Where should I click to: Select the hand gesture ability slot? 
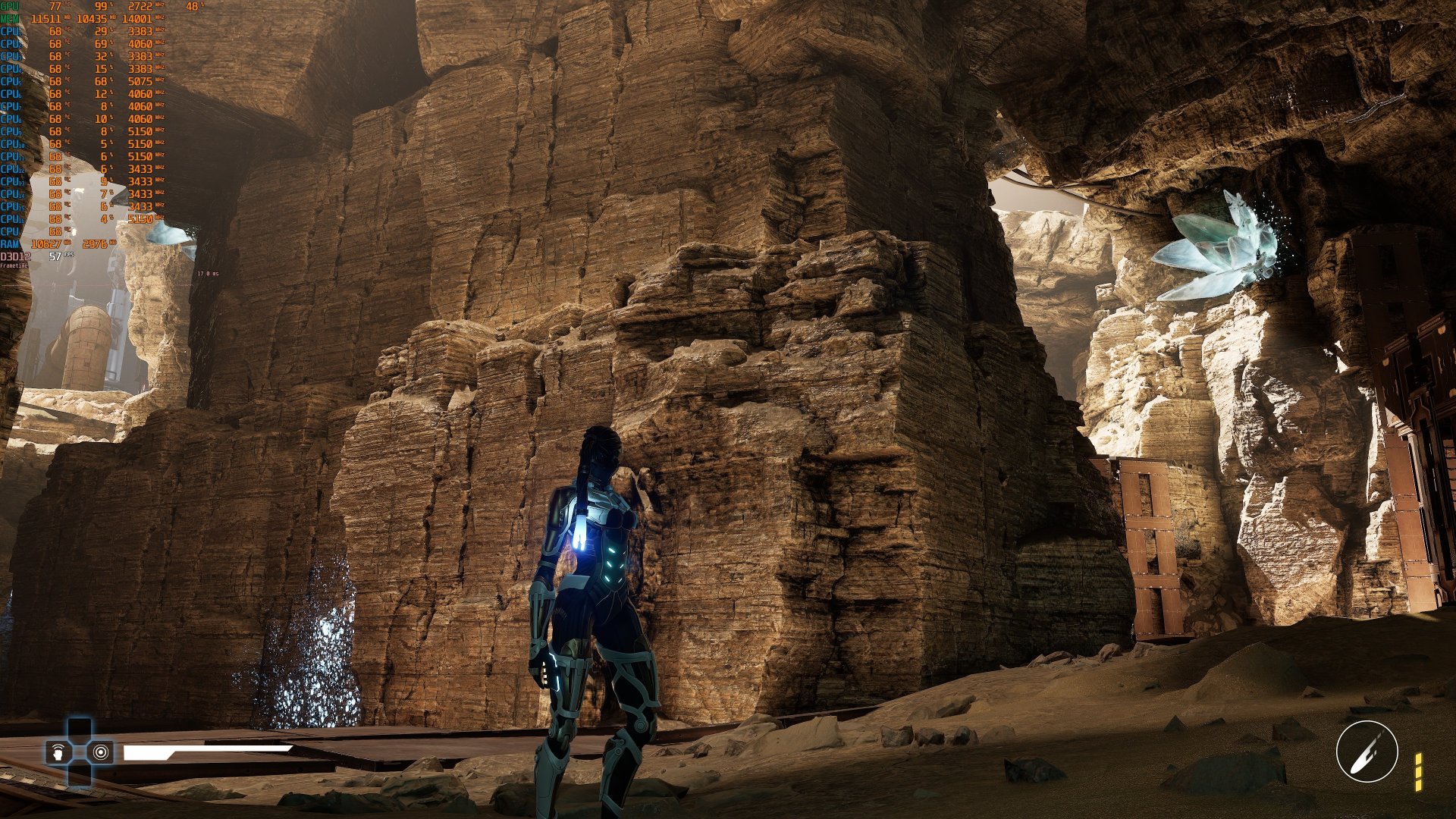tap(59, 752)
